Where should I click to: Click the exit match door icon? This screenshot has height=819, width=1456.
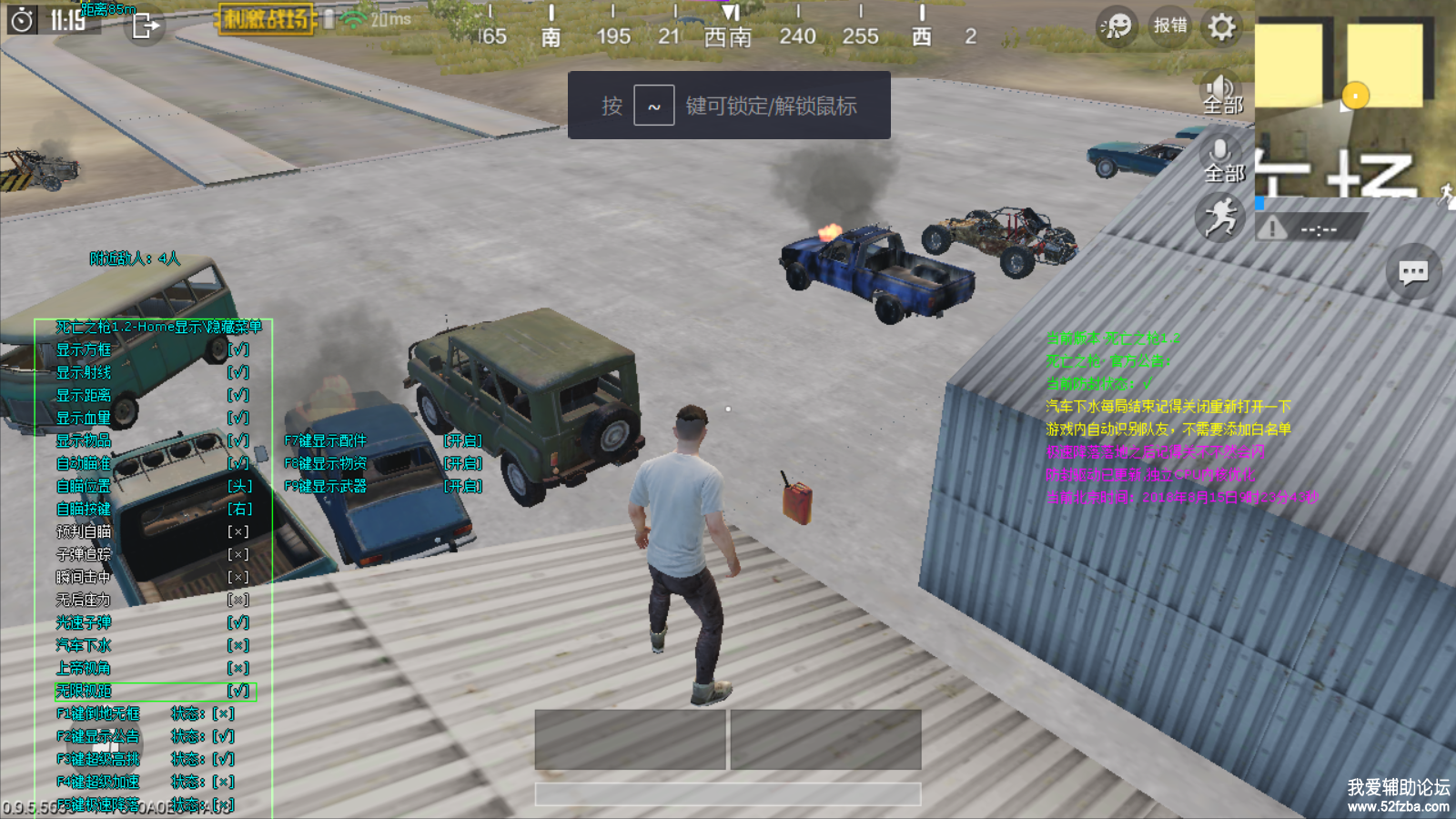click(x=145, y=25)
